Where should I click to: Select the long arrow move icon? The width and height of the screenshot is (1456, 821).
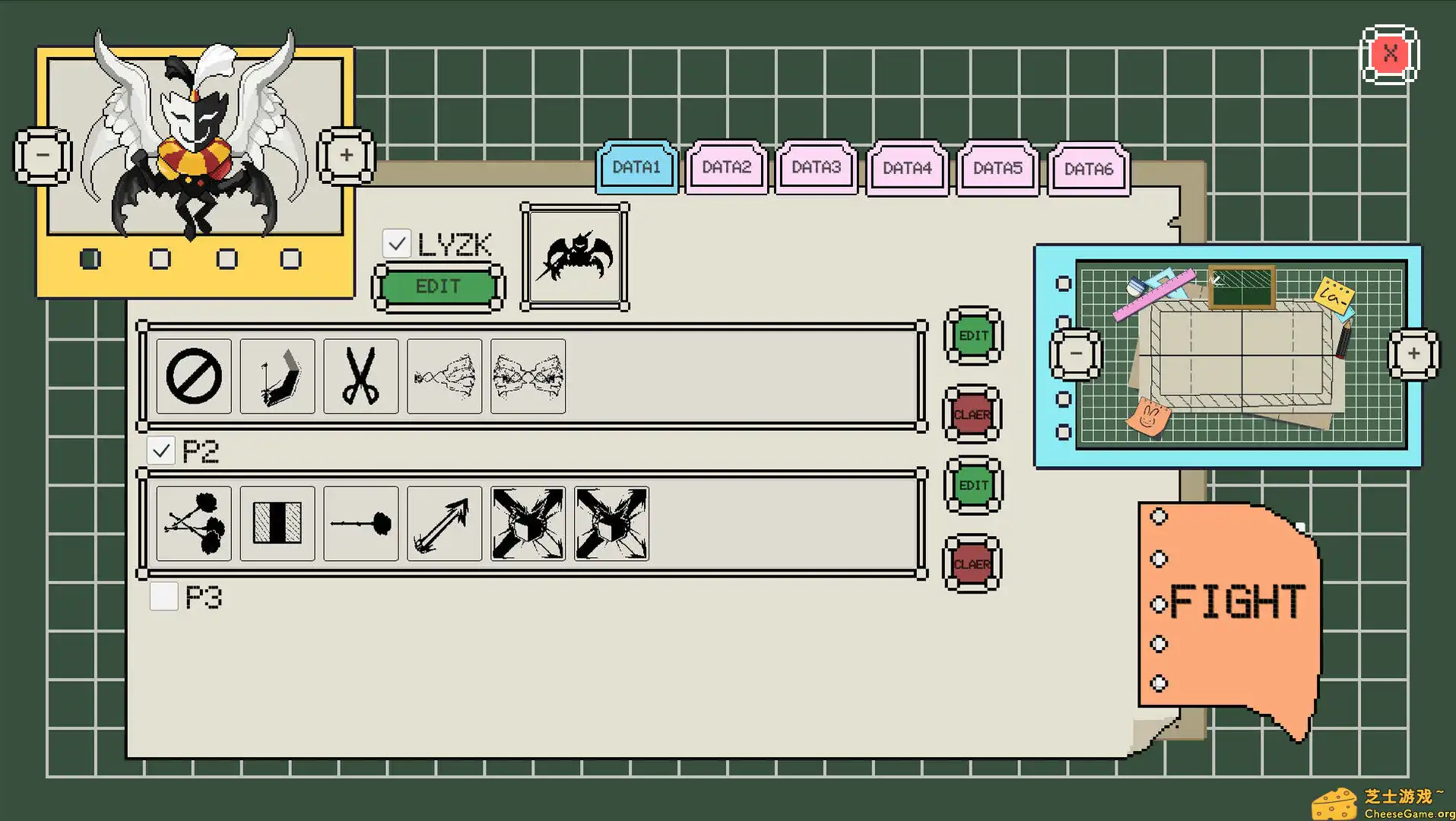(443, 524)
